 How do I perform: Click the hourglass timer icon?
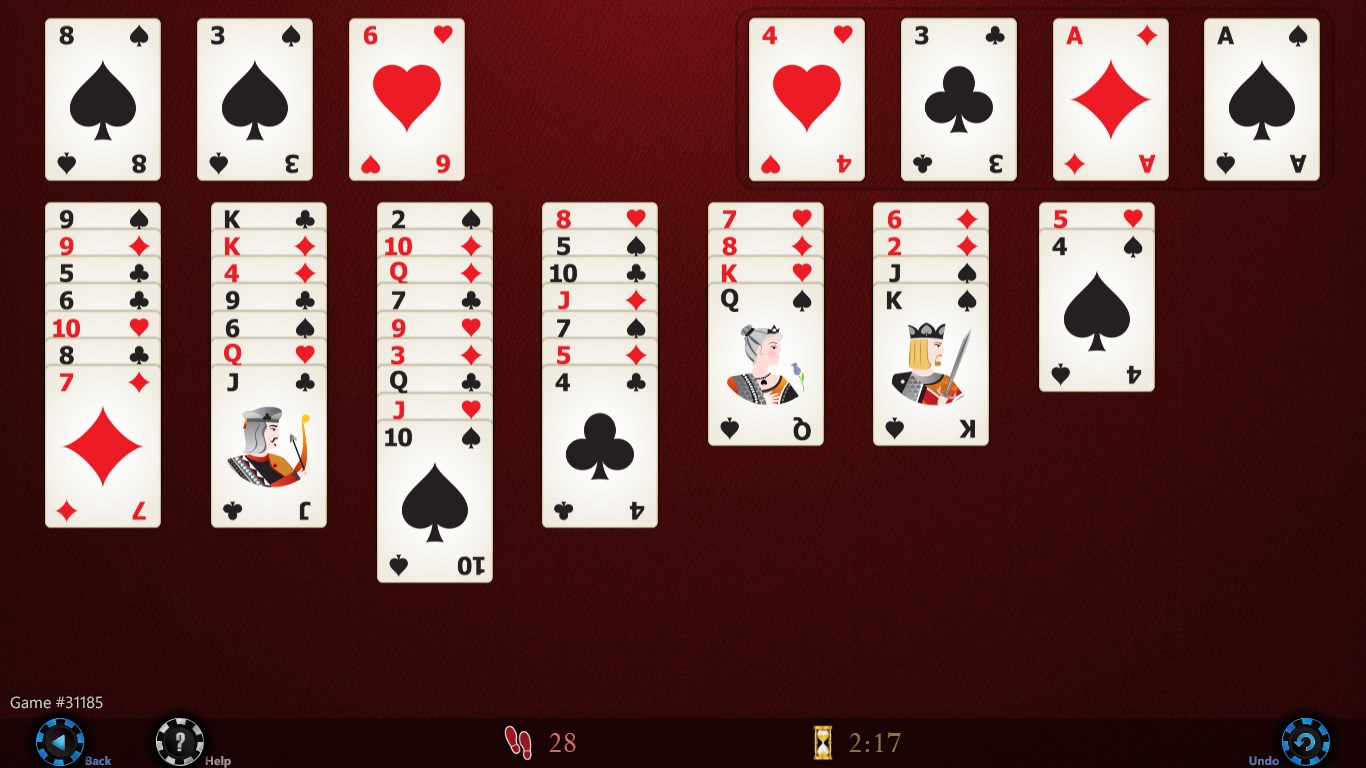(823, 743)
